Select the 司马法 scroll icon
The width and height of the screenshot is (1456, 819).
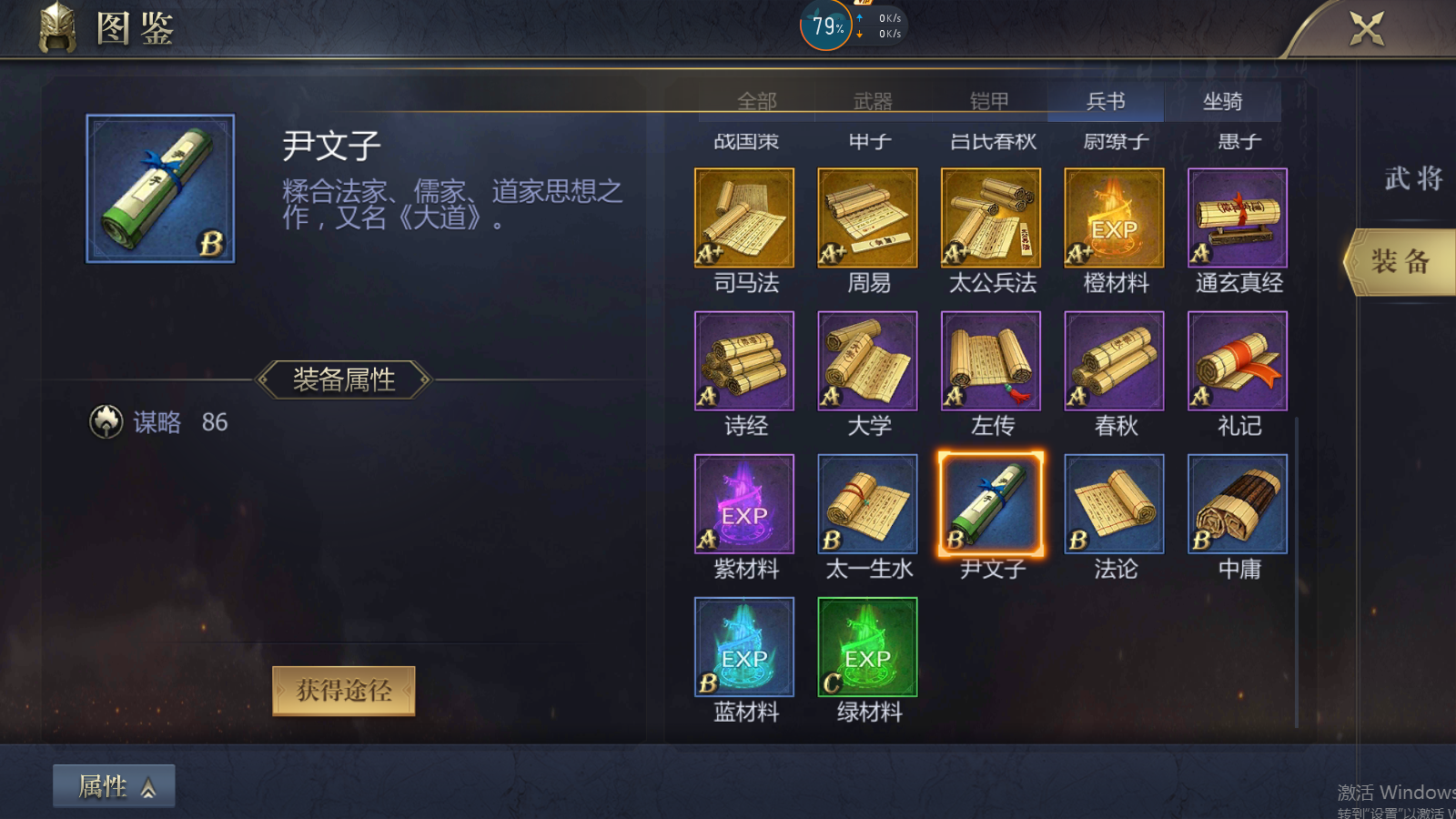[744, 217]
